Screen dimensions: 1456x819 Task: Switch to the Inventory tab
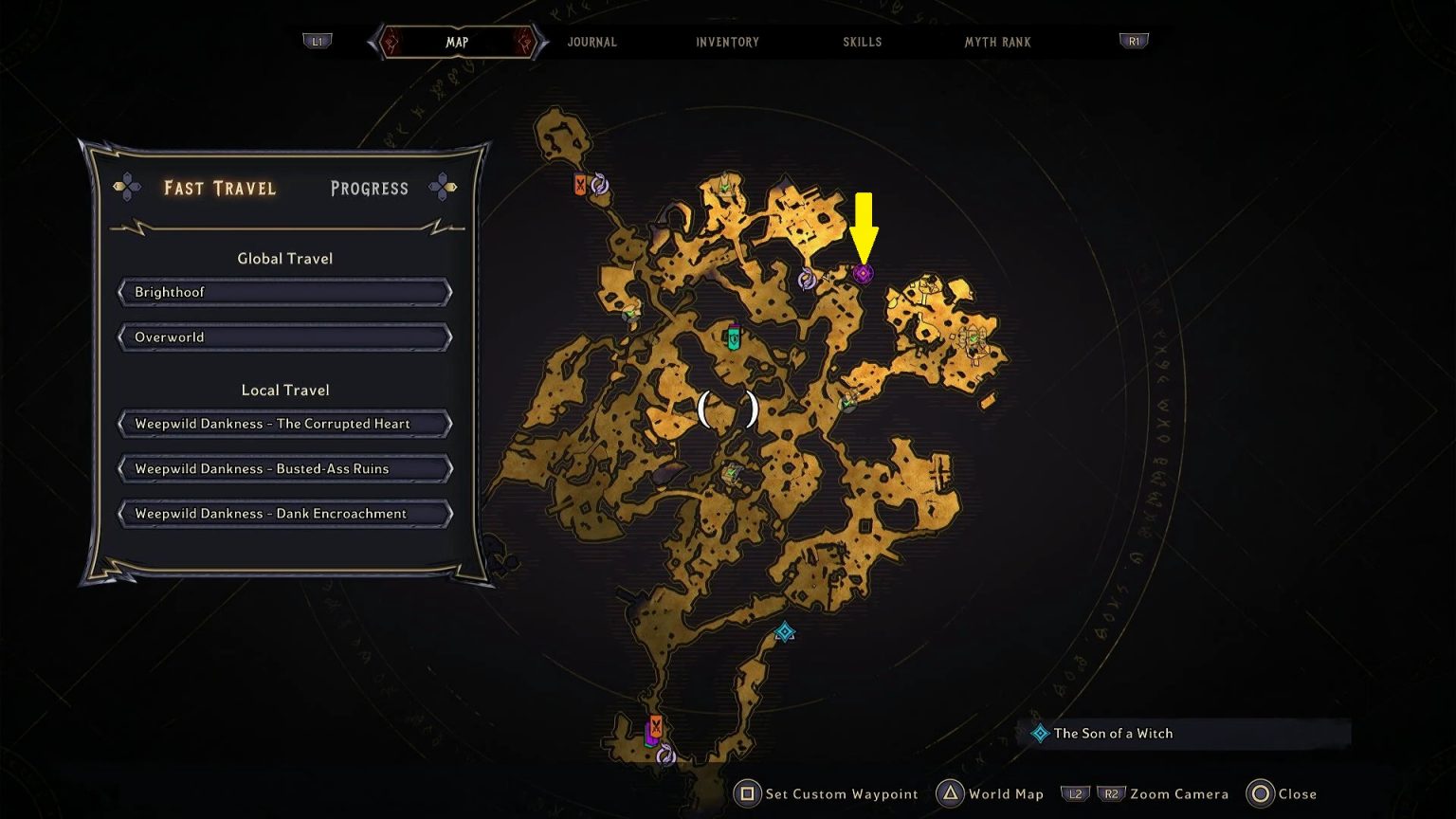click(727, 42)
